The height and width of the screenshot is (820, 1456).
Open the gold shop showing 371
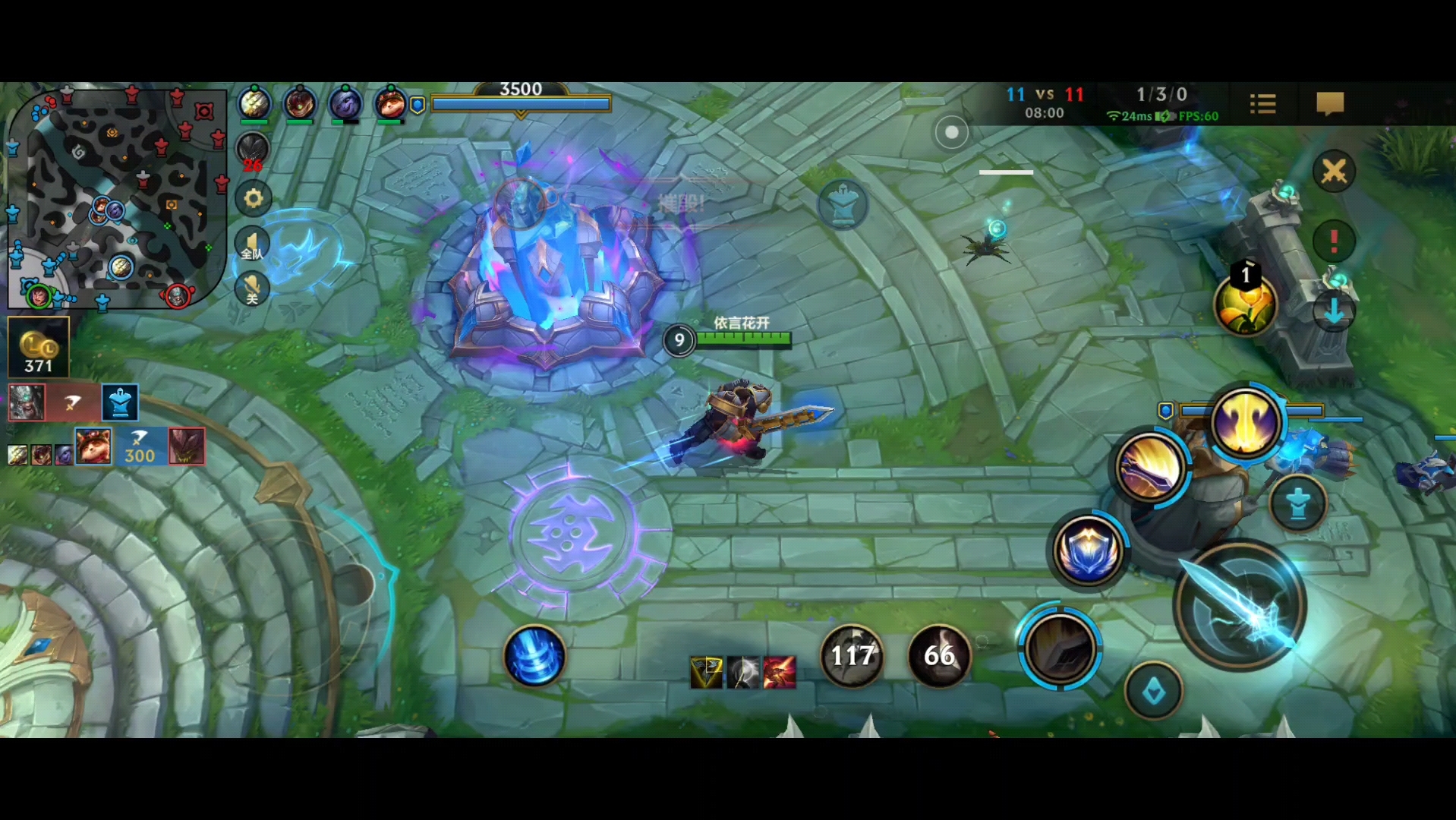(x=38, y=348)
